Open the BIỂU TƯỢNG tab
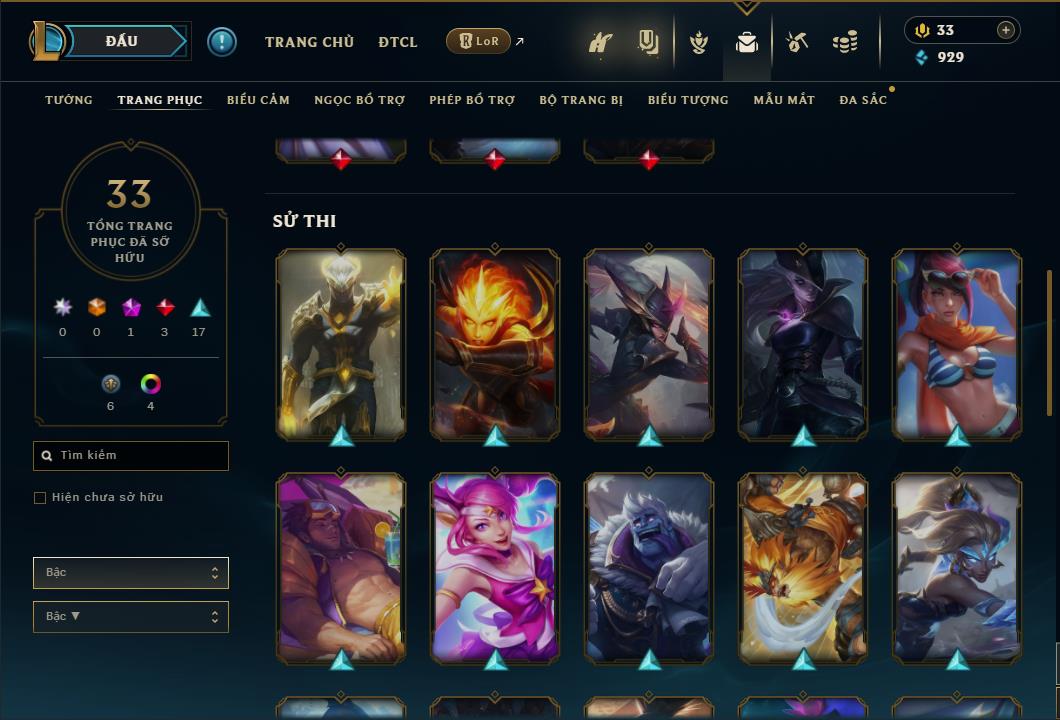1060x720 pixels. 688,100
